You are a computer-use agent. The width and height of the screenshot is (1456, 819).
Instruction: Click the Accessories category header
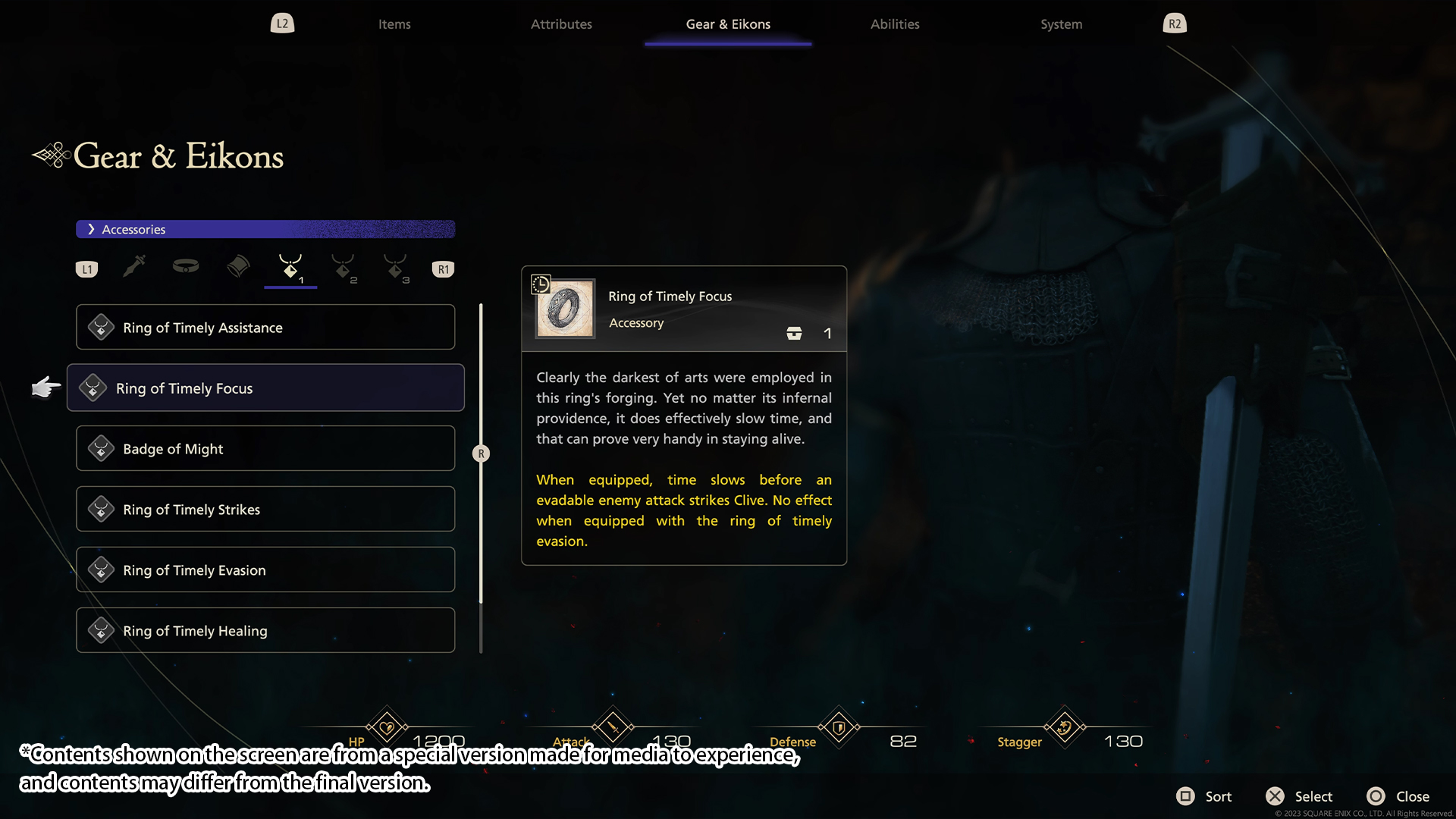[265, 229]
